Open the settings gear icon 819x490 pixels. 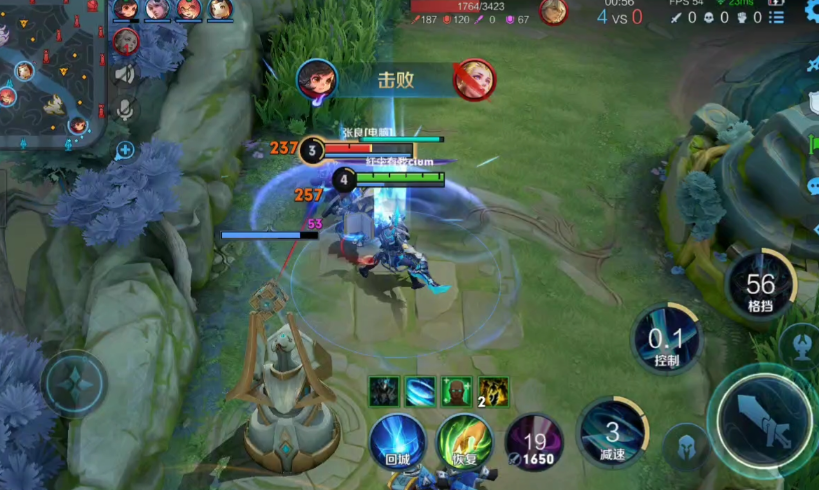[811, 13]
